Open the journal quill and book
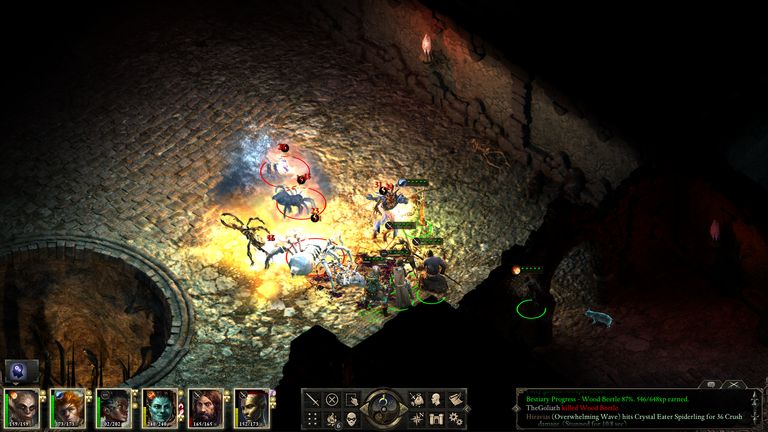The height and width of the screenshot is (432, 768). point(455,399)
